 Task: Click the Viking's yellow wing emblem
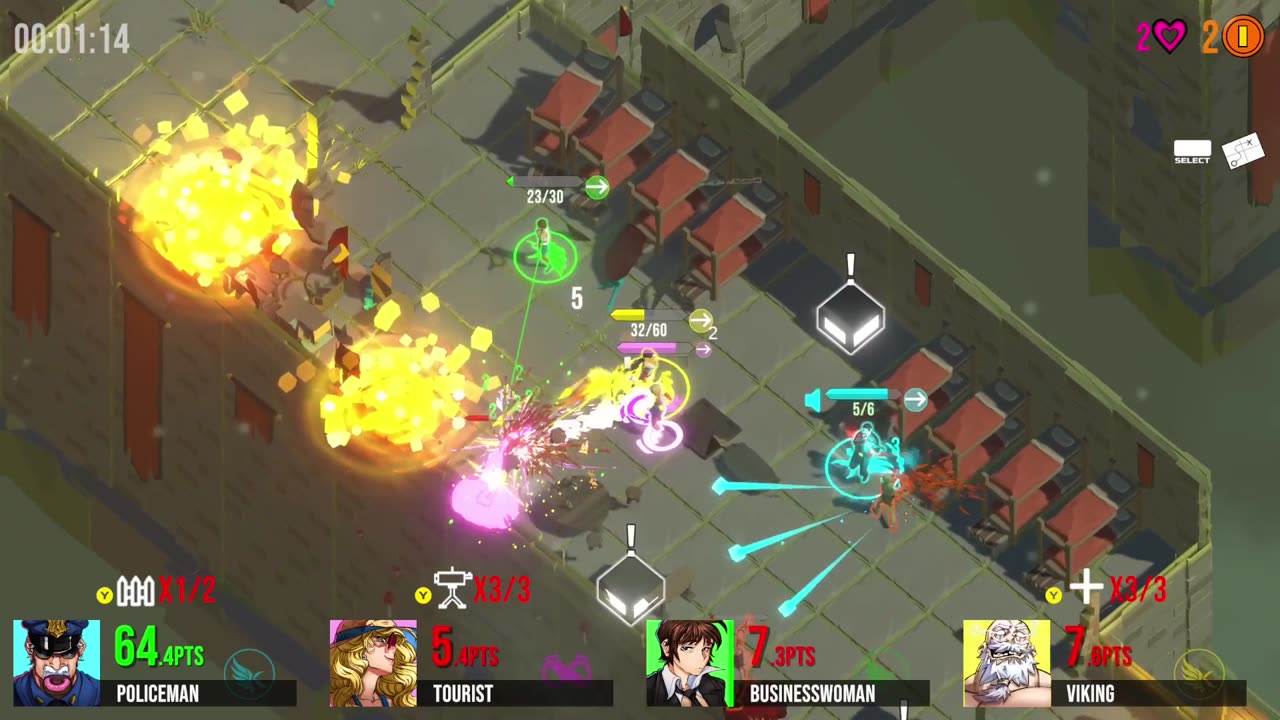(1201, 669)
